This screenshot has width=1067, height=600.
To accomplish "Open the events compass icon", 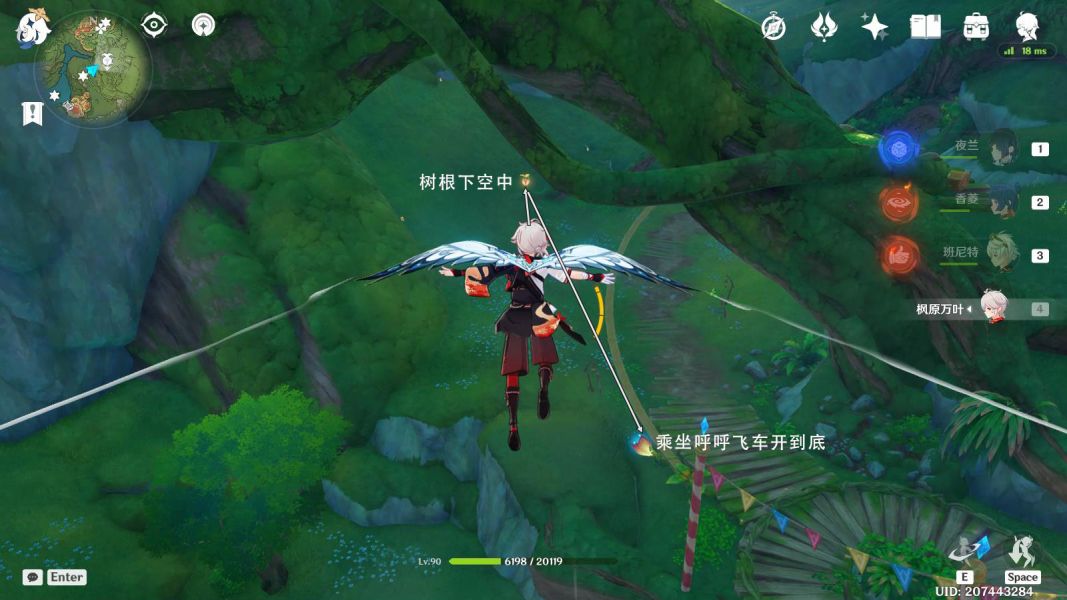I will [773, 27].
